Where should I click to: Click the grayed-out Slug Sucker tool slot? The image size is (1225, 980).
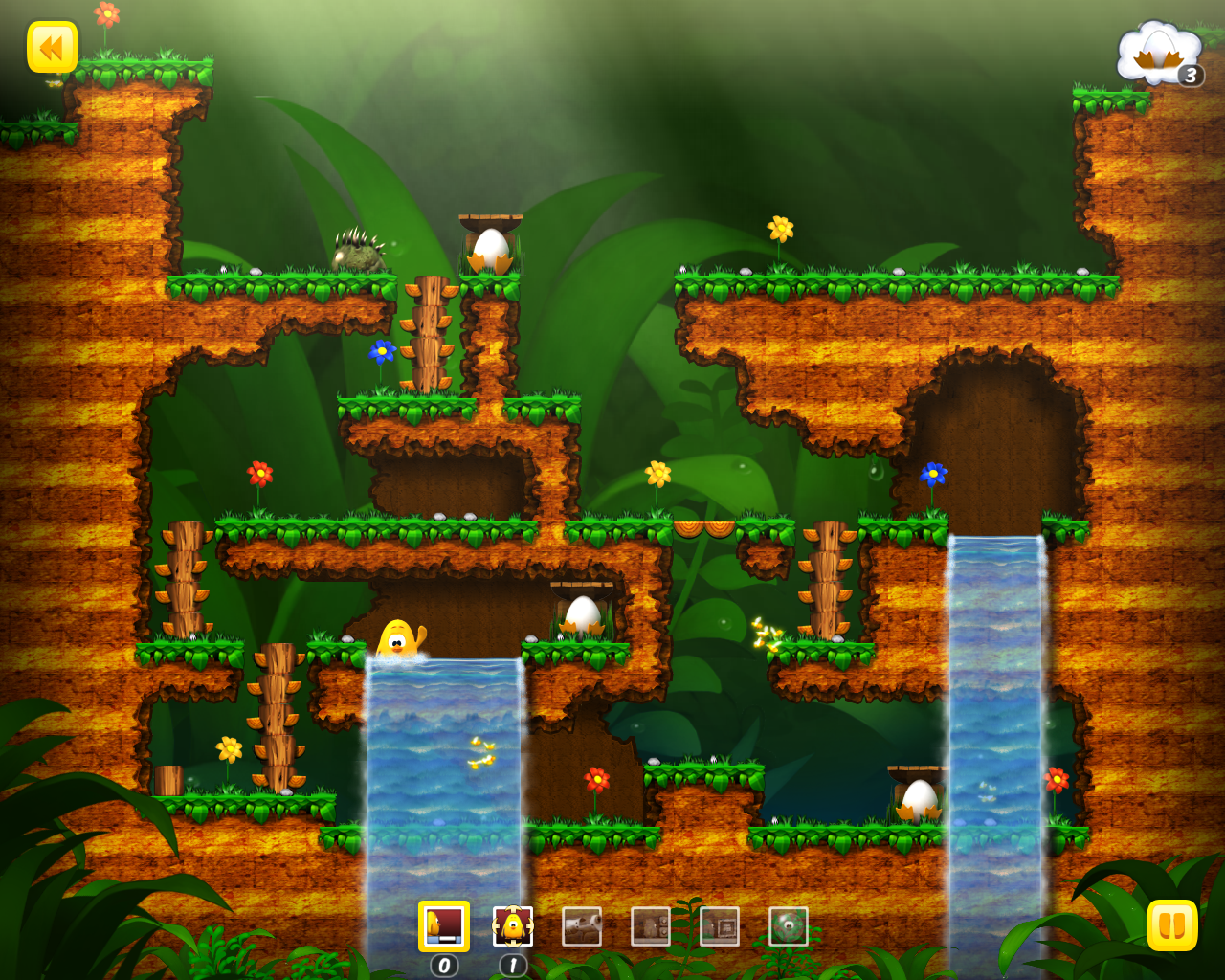[582, 925]
